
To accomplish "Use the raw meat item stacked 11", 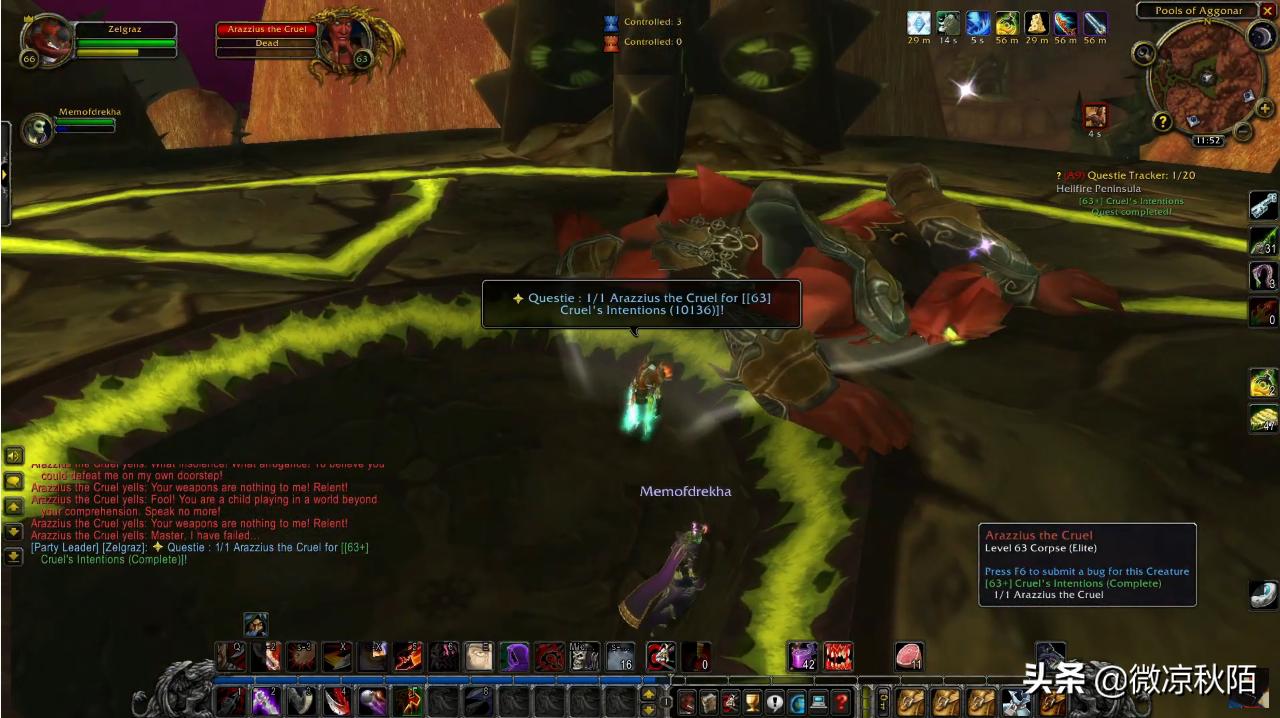I will coord(908,656).
